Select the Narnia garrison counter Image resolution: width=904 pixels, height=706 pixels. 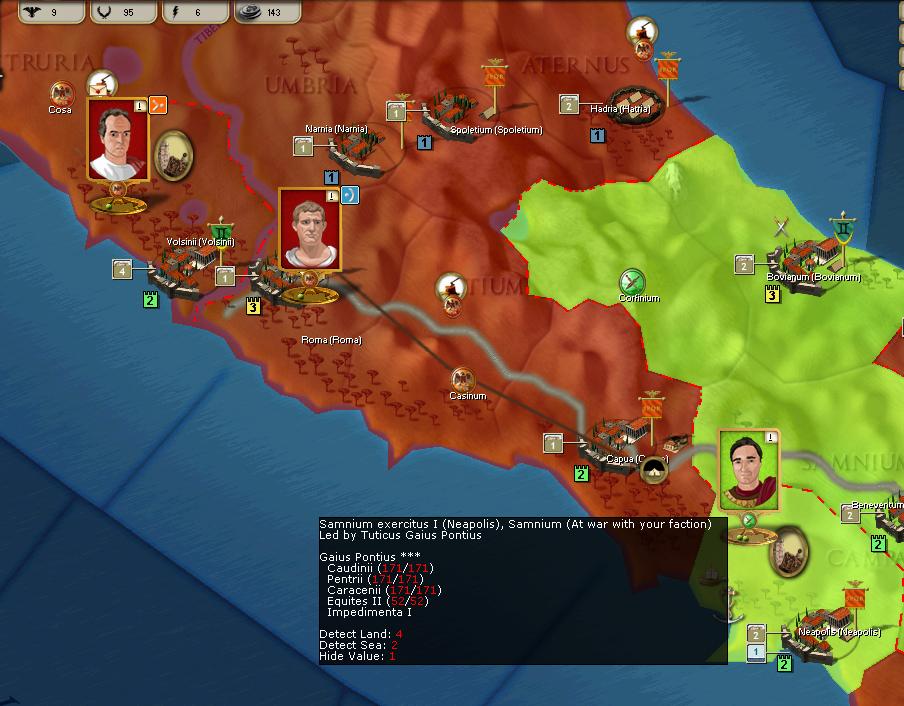click(x=304, y=146)
